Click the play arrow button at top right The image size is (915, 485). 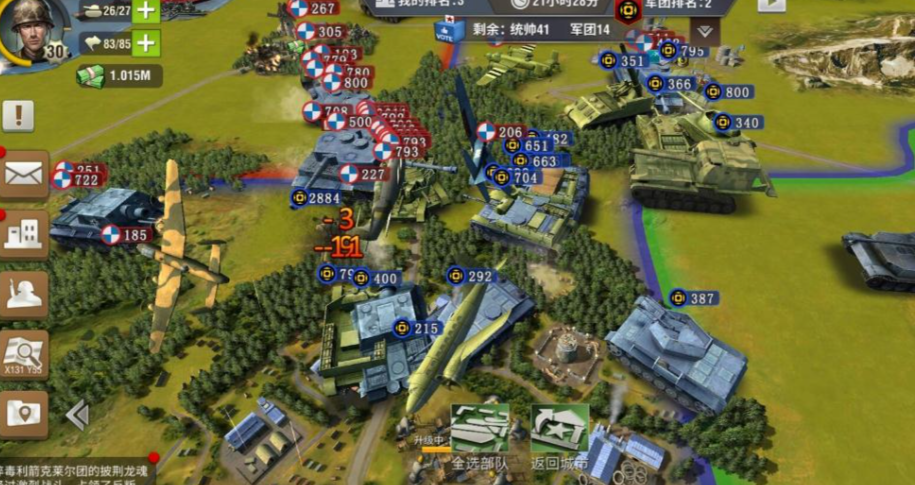(771, 4)
